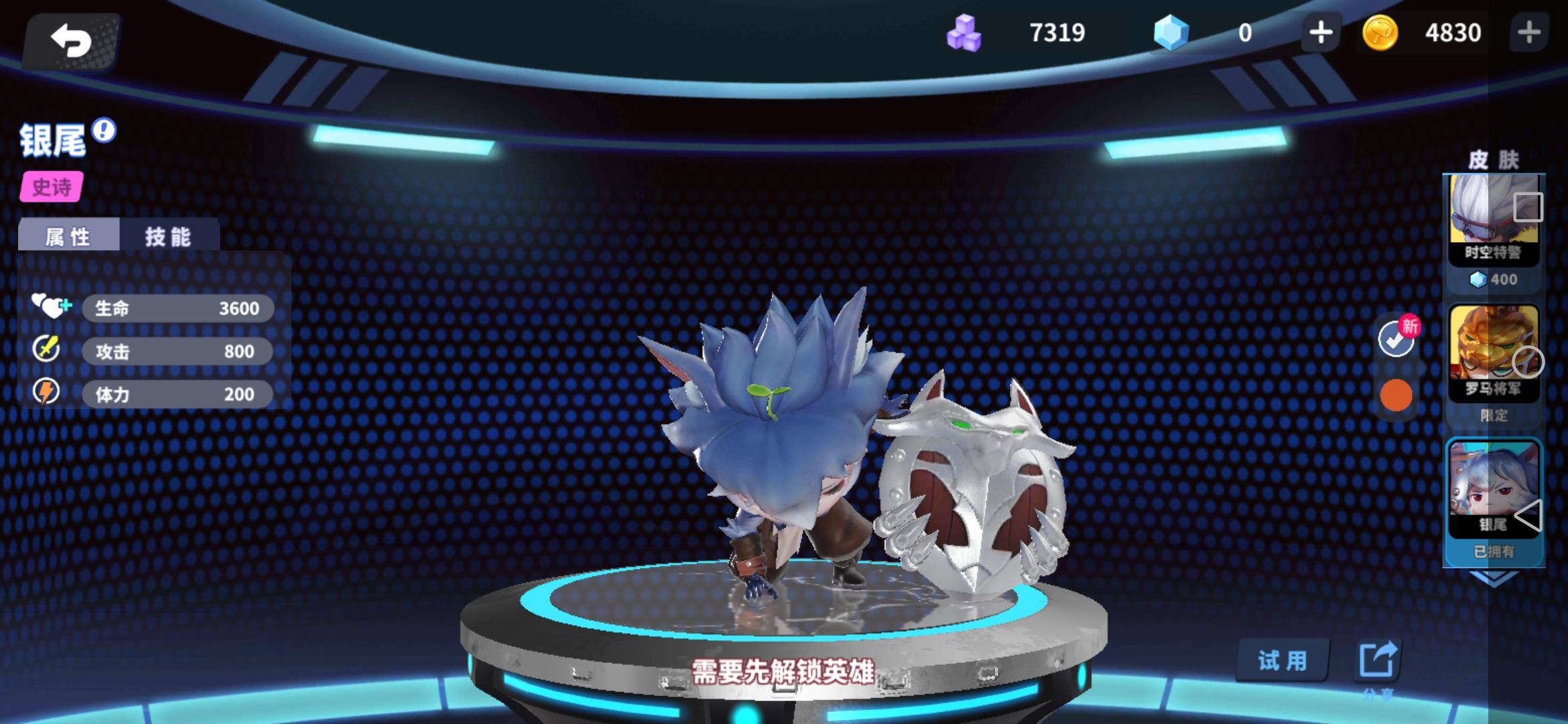Switch to the 技能 skills tab
This screenshot has height=724, width=1568.
168,236
